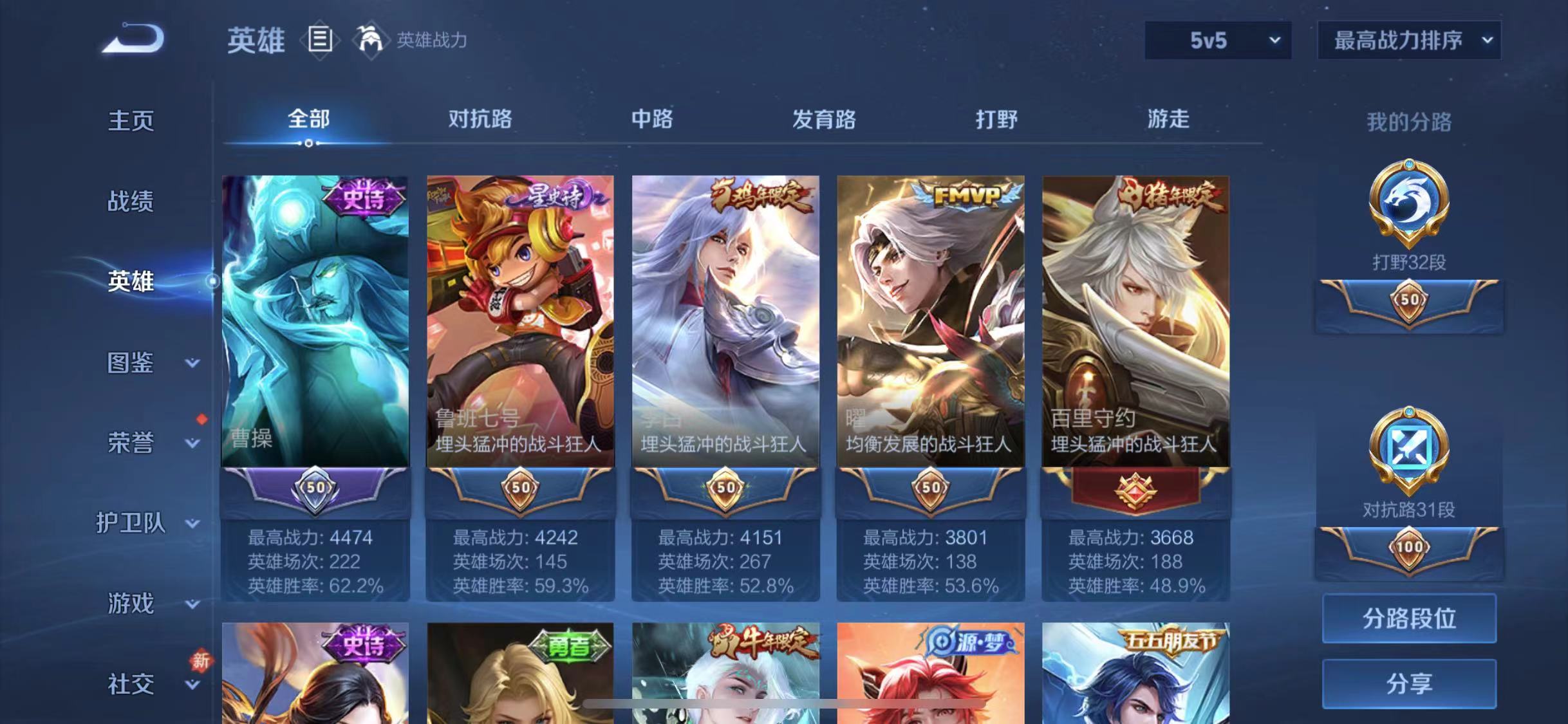This screenshot has width=1568, height=724.
Task: Open the hero handbook icon beside 英雄 title
Action: (x=320, y=40)
